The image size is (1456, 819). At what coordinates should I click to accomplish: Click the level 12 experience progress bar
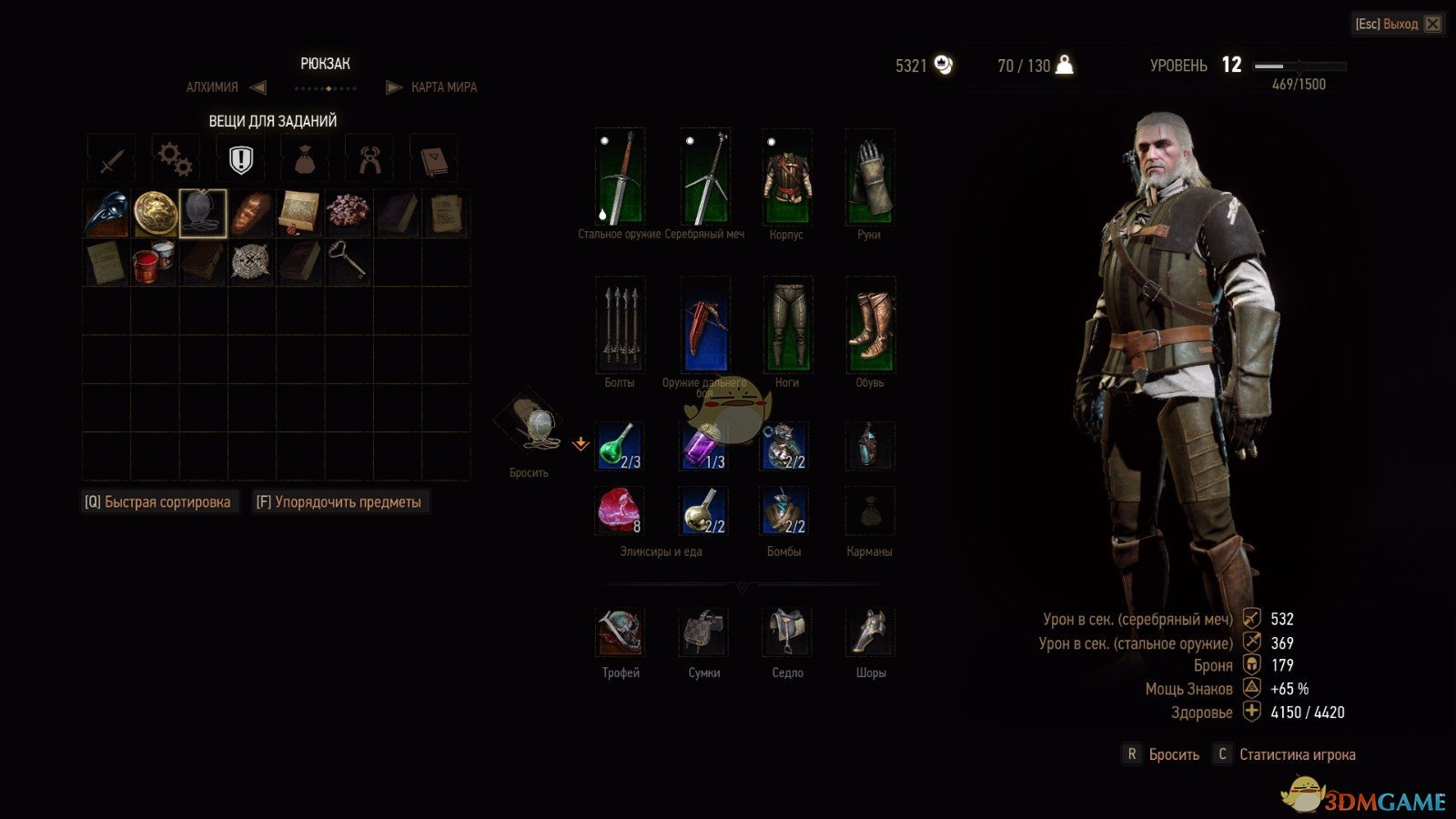tap(1299, 65)
